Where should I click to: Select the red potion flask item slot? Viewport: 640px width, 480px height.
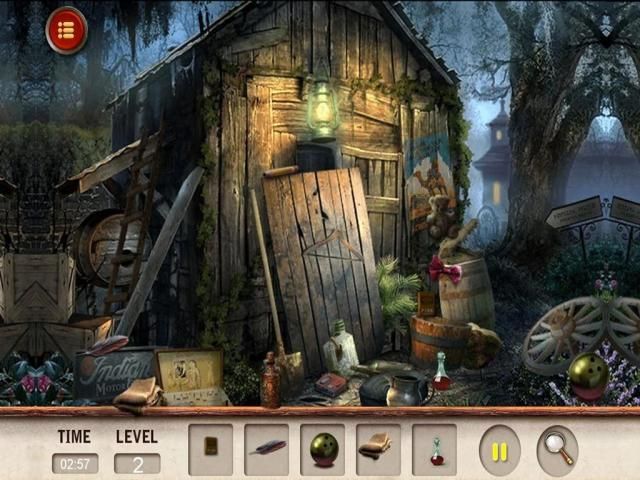434,449
